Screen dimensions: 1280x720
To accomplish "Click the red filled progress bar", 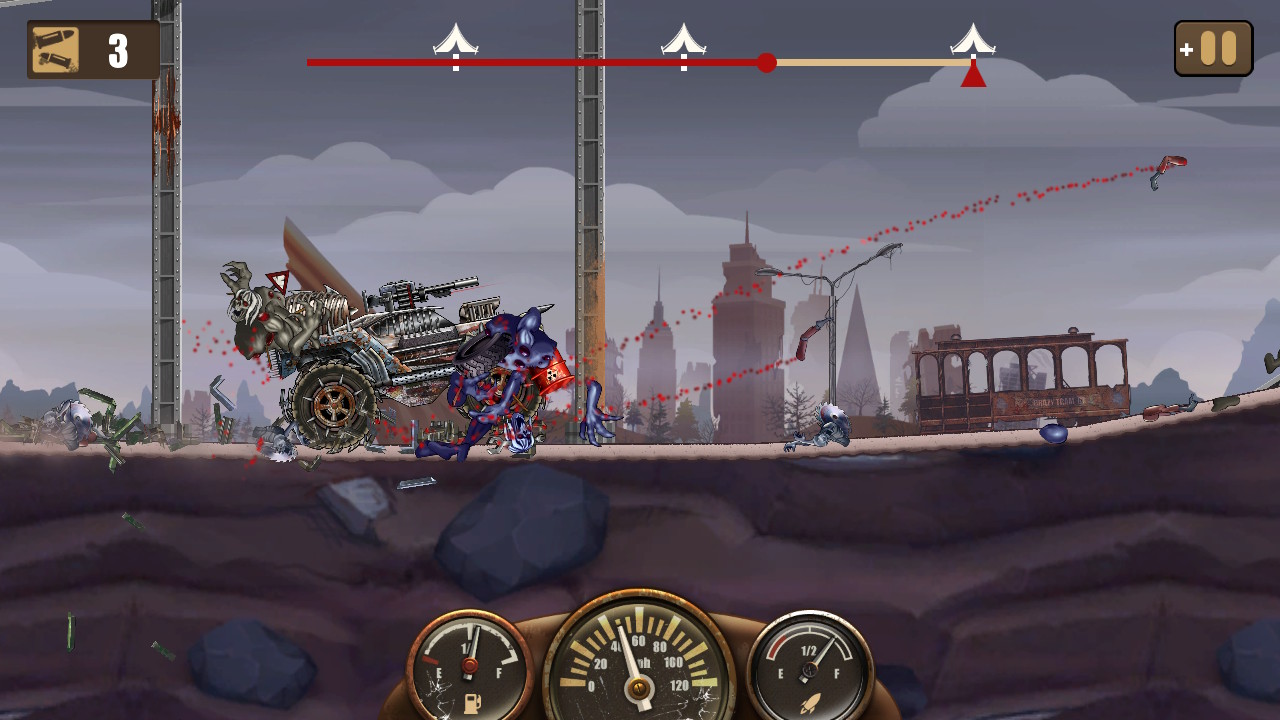I will [540, 63].
